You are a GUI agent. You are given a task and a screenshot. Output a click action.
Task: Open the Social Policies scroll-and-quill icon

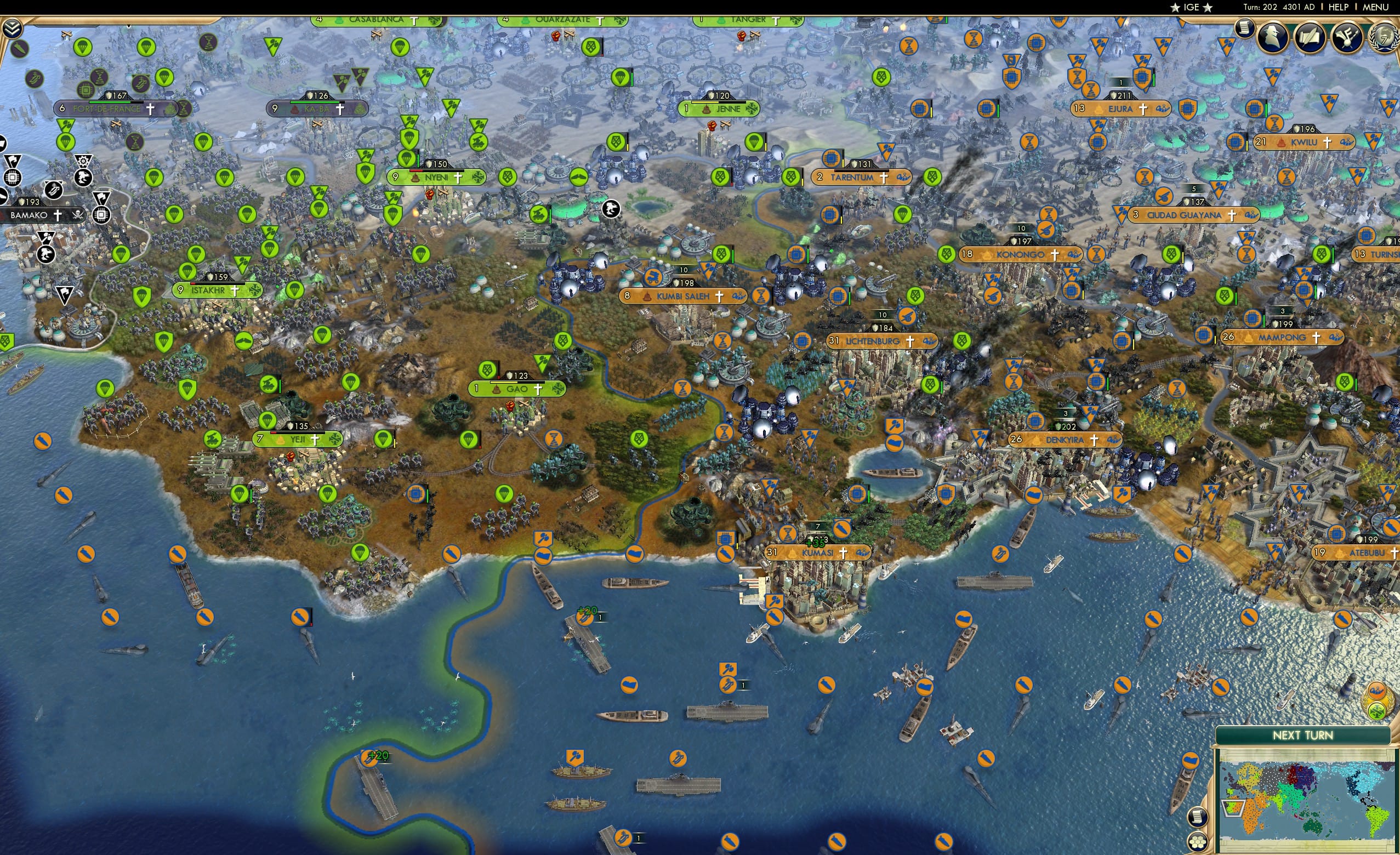click(1311, 38)
